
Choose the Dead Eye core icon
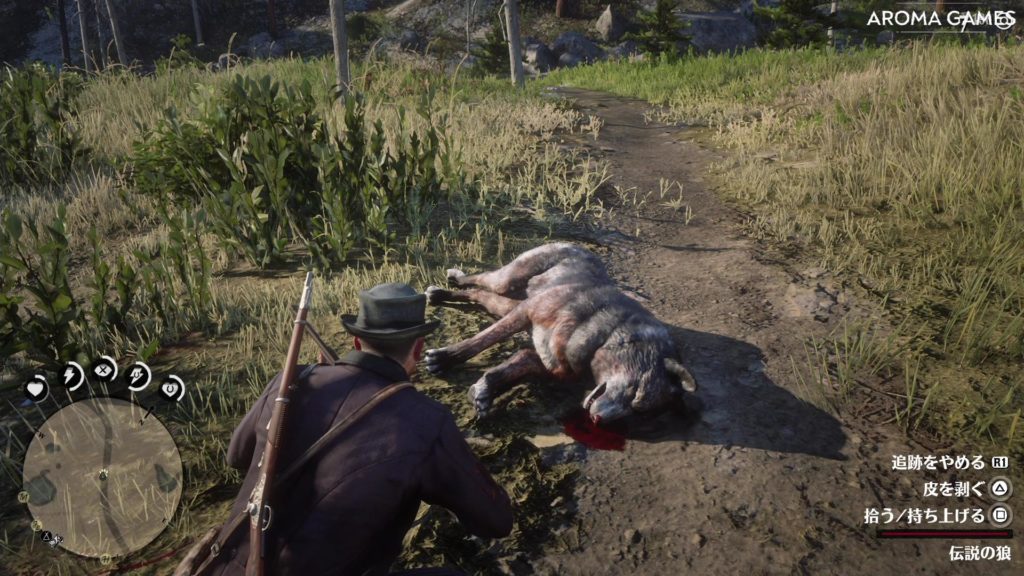pyautogui.click(x=105, y=369)
